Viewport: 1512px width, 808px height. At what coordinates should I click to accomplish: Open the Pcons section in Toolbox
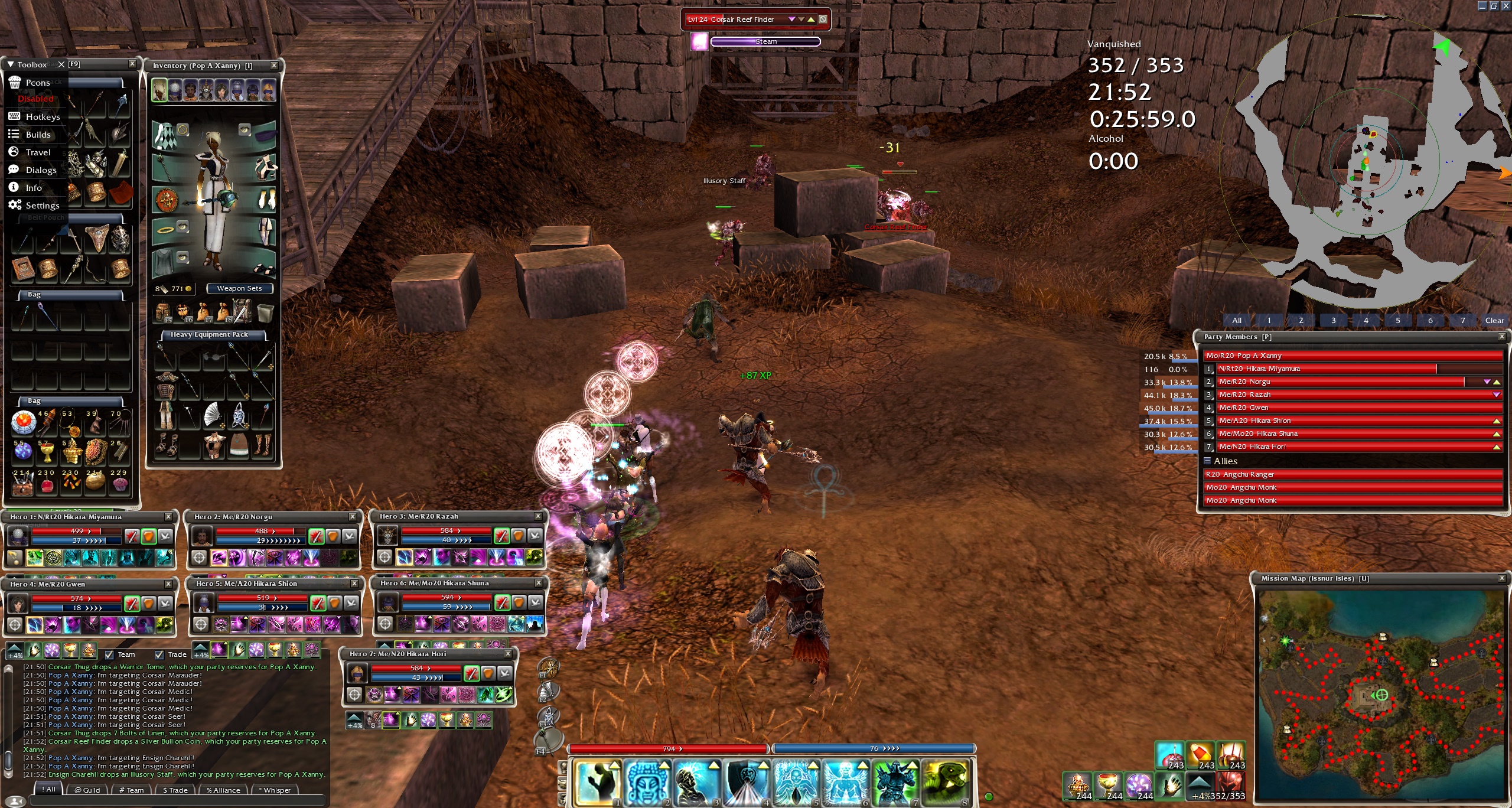pos(37,83)
